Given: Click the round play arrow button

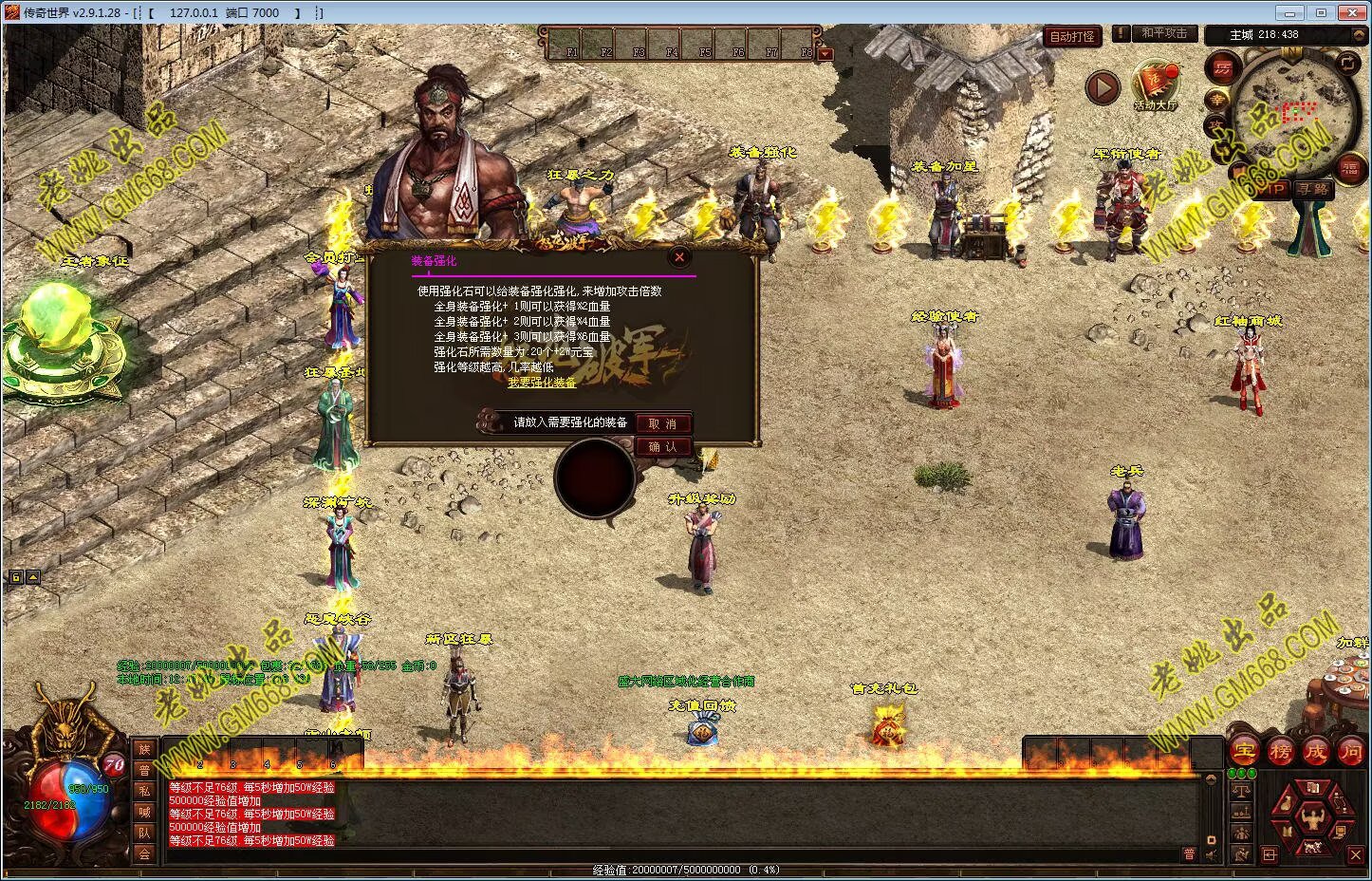Looking at the screenshot, I should pos(1102,88).
